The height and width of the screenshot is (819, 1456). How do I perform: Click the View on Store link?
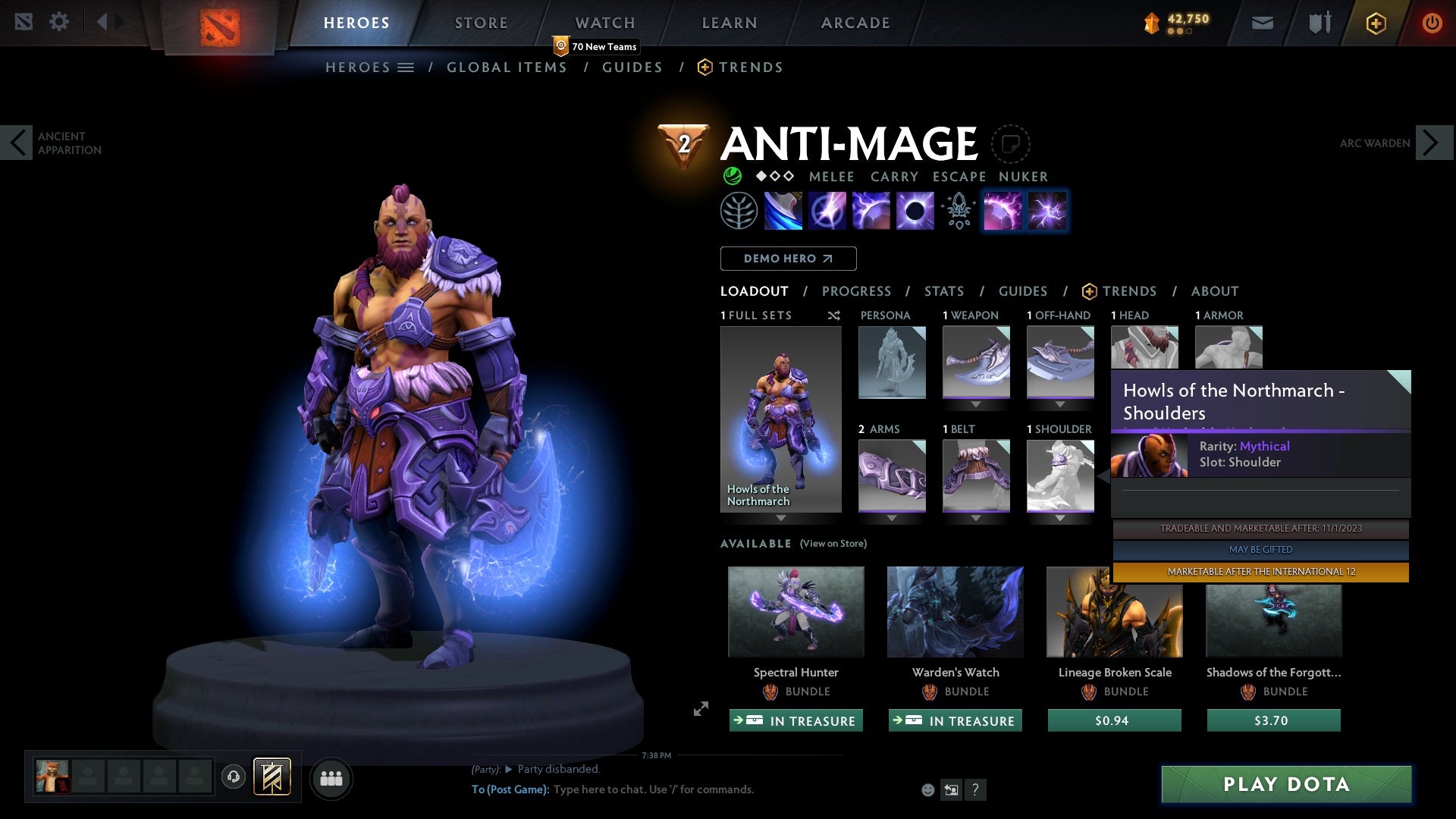pyautogui.click(x=834, y=544)
